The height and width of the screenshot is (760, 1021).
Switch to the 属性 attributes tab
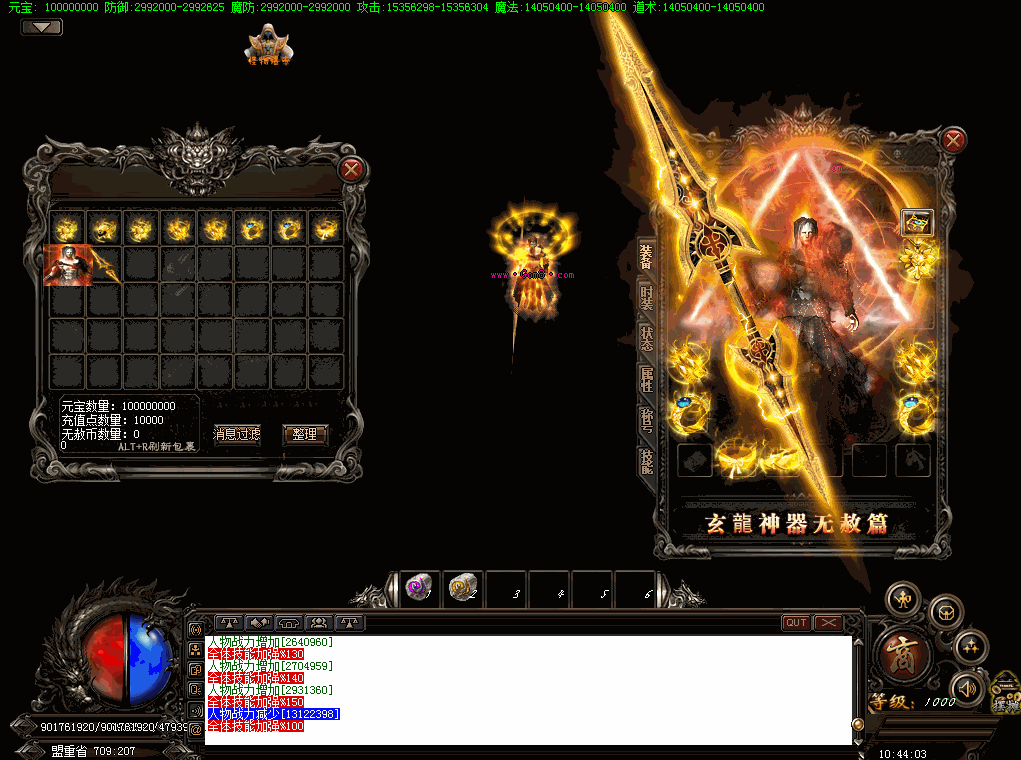point(646,380)
